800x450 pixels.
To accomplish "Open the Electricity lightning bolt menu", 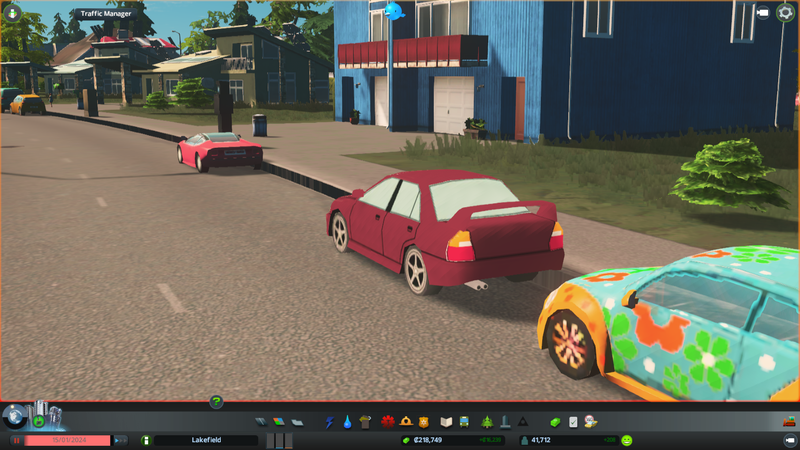I will point(329,422).
